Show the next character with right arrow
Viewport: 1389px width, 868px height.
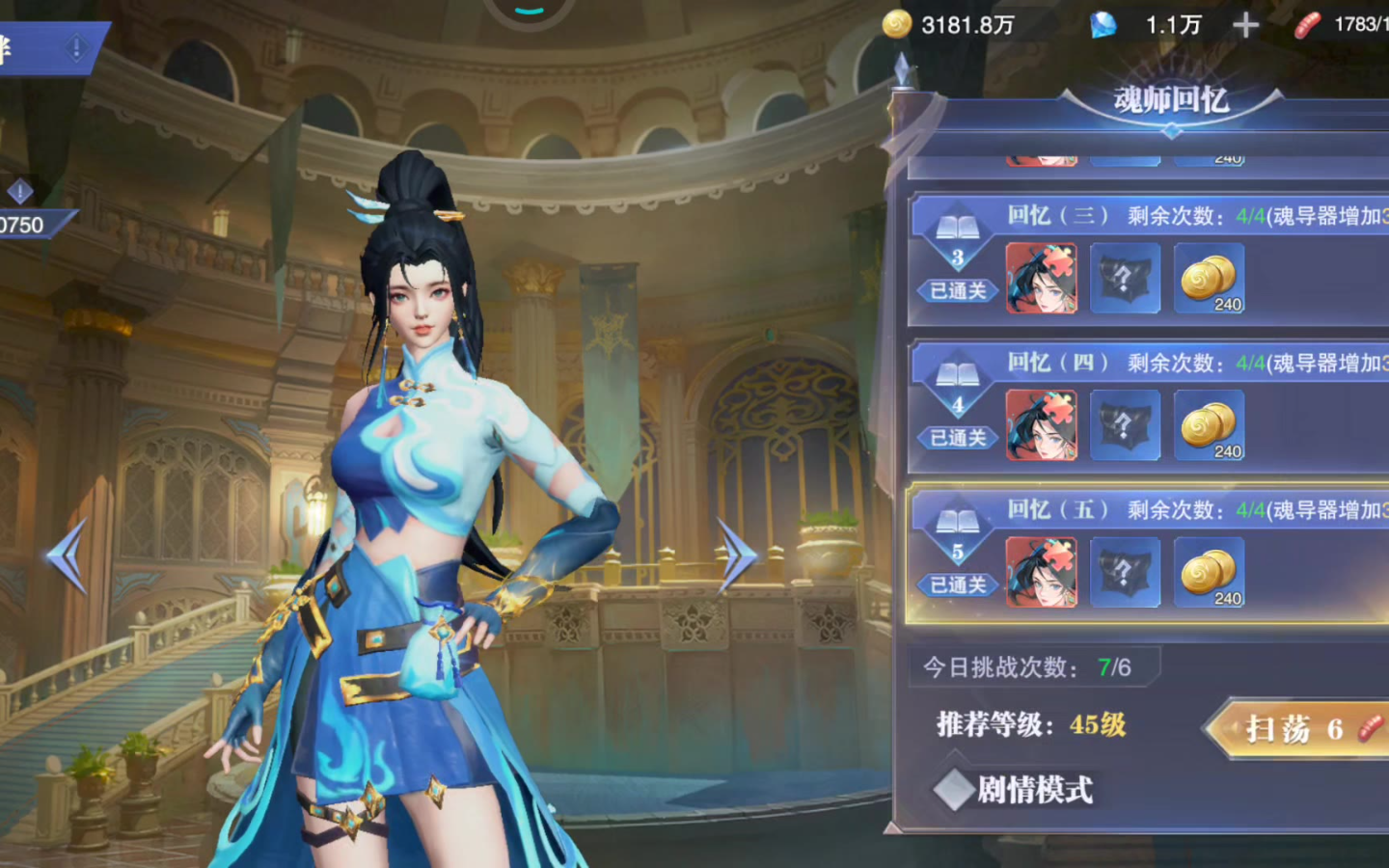[x=738, y=556]
